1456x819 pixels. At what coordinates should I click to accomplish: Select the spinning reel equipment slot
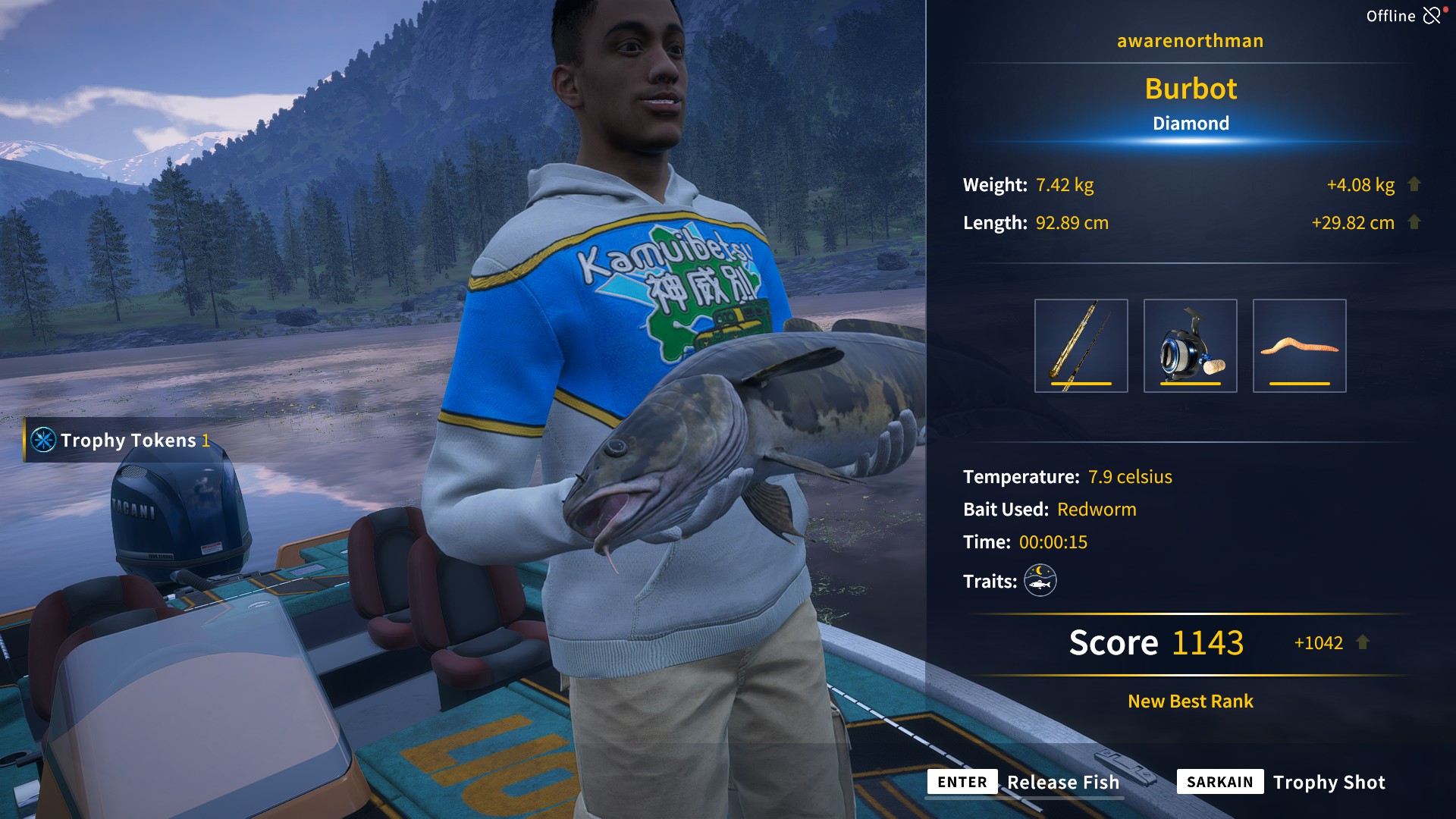tap(1190, 346)
